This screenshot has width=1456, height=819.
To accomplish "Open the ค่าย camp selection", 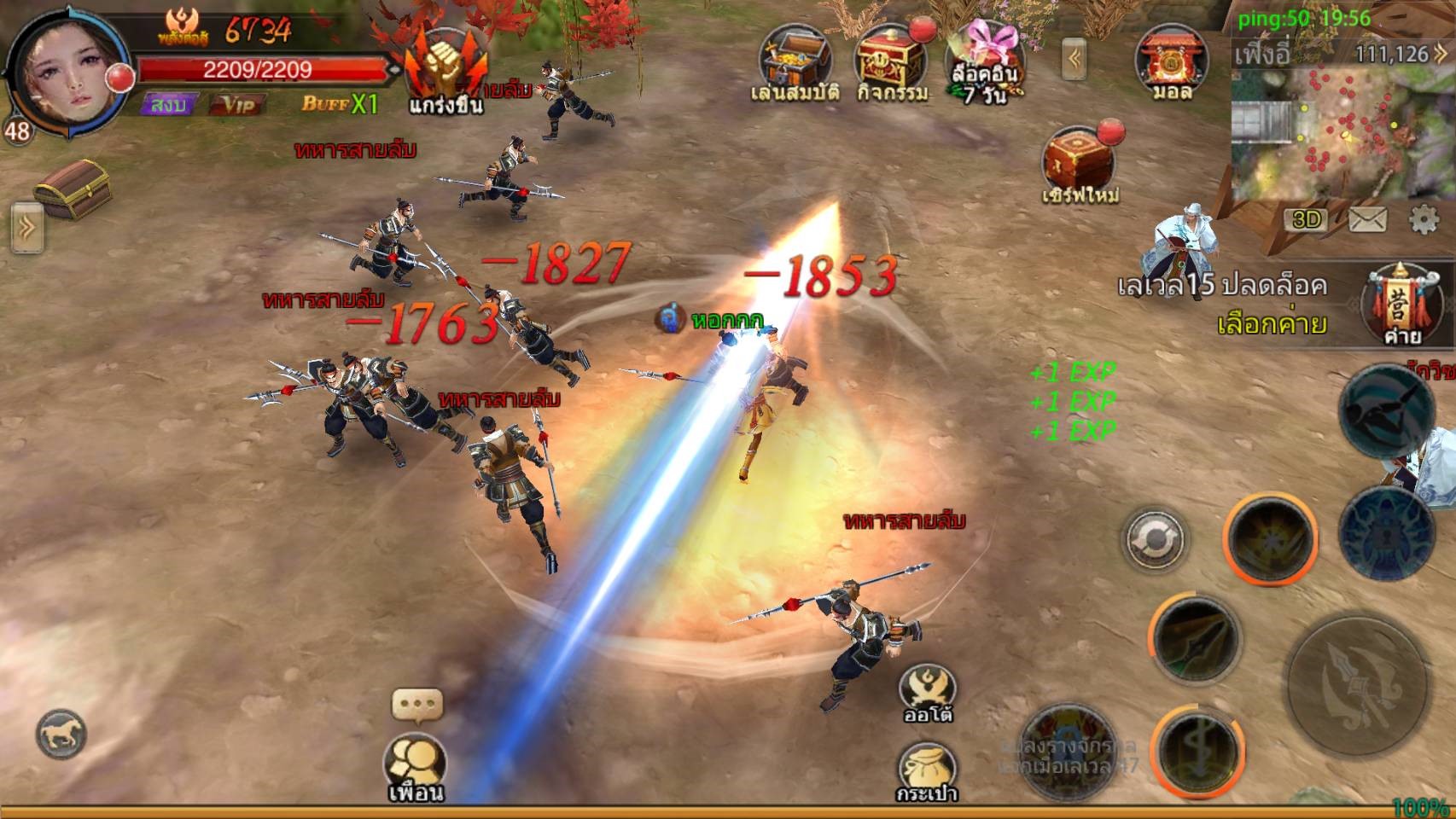I will [x=1402, y=307].
